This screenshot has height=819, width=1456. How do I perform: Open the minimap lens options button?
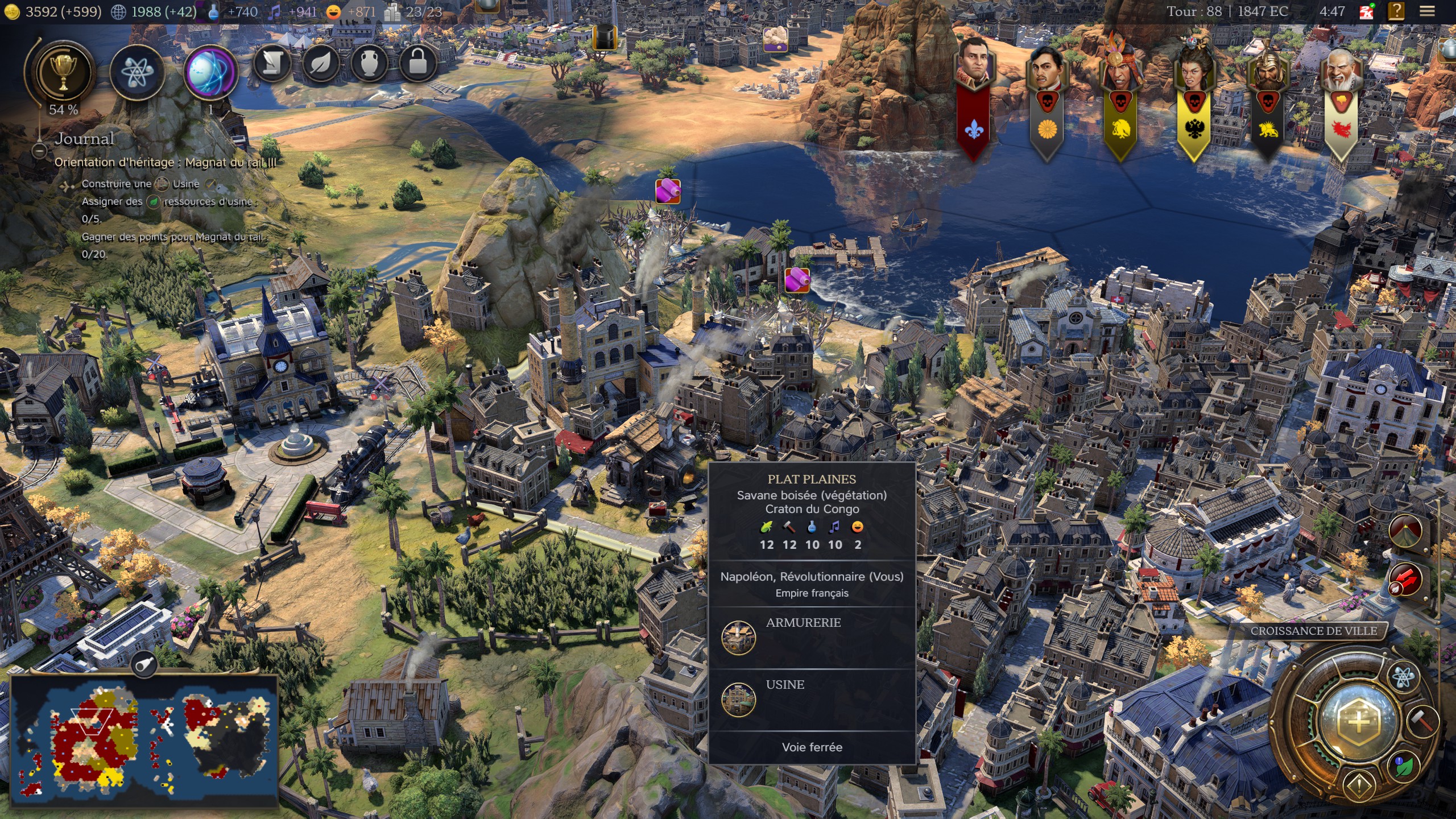coord(144,664)
